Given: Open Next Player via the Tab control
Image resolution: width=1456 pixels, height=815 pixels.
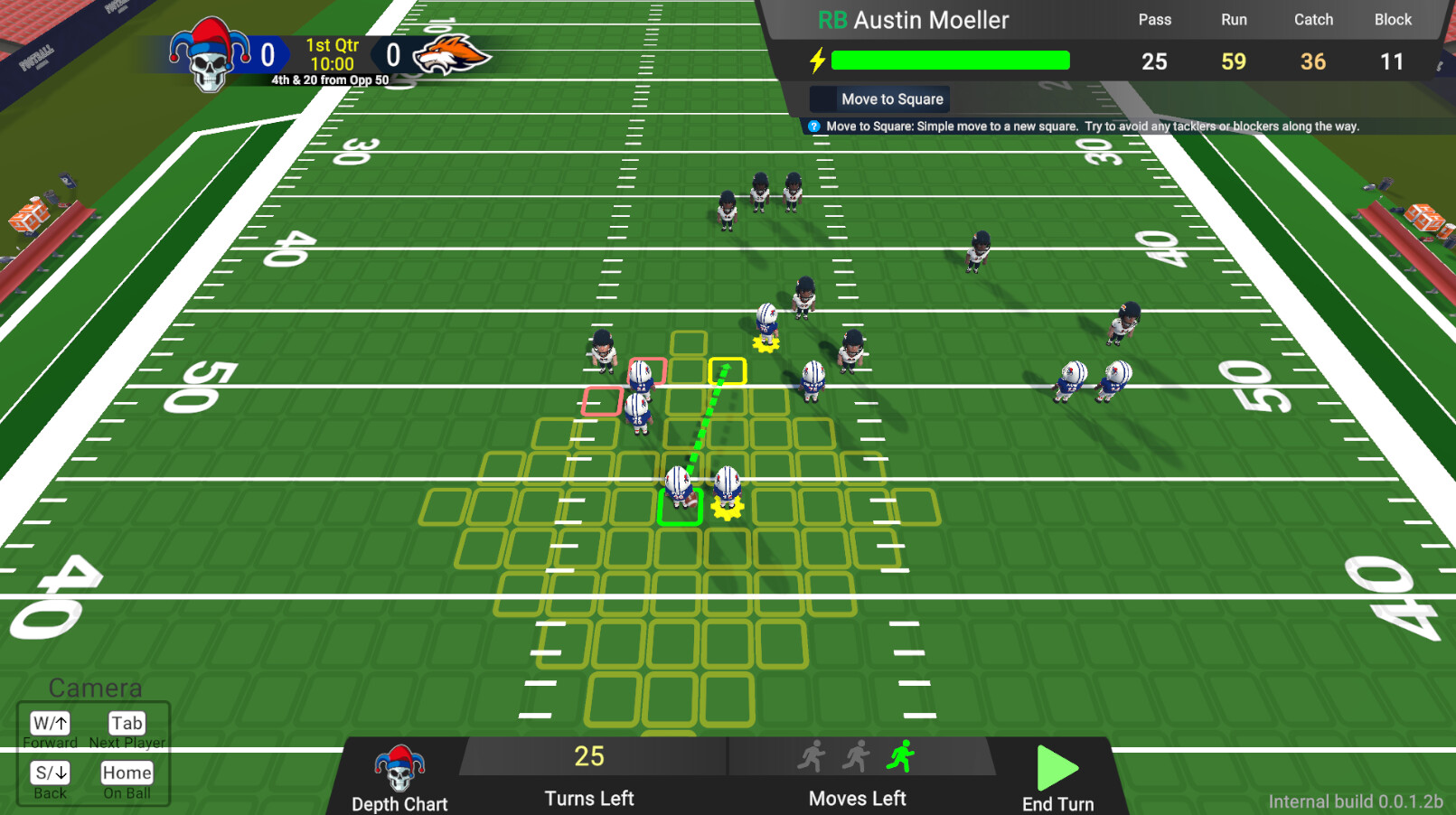Looking at the screenshot, I should (126, 723).
